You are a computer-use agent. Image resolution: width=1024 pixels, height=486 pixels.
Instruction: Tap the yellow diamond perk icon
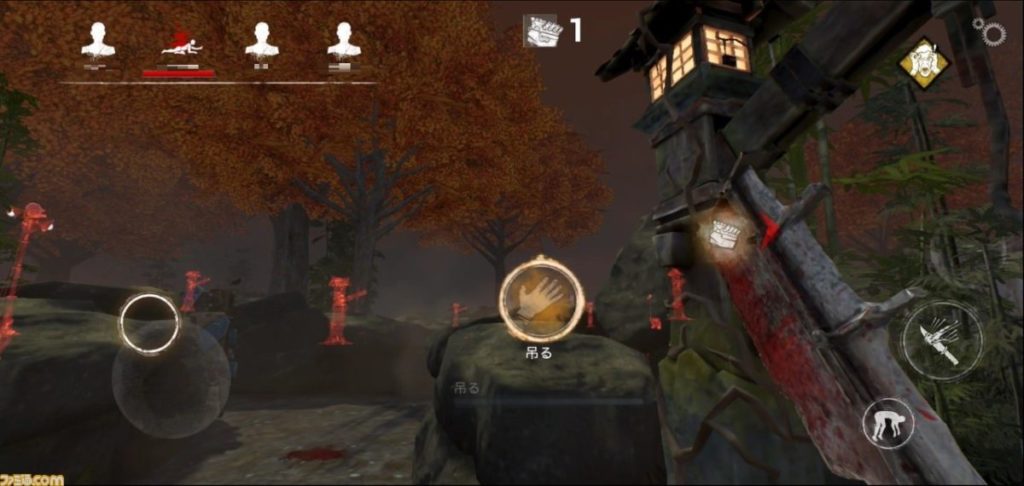tap(924, 64)
